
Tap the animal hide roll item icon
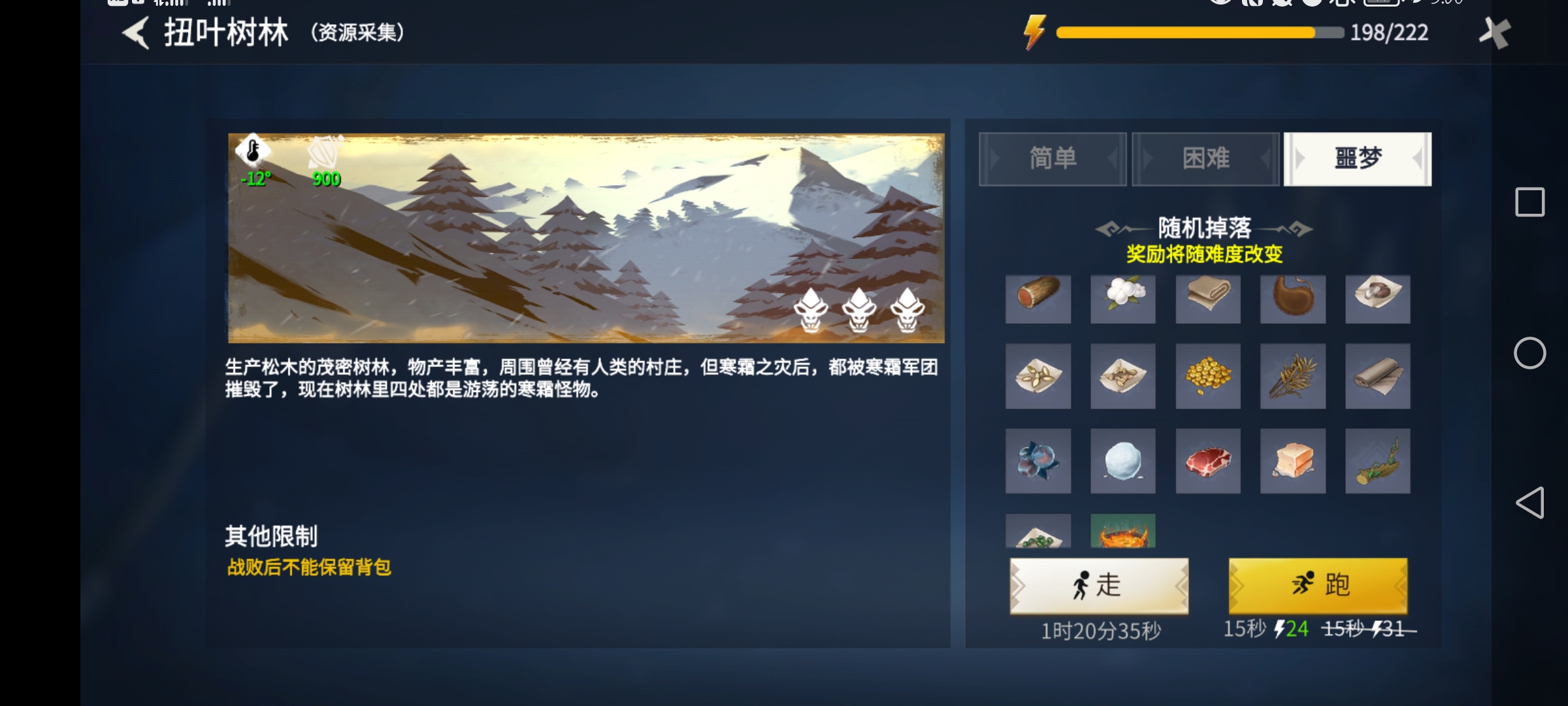pyautogui.click(x=1377, y=376)
